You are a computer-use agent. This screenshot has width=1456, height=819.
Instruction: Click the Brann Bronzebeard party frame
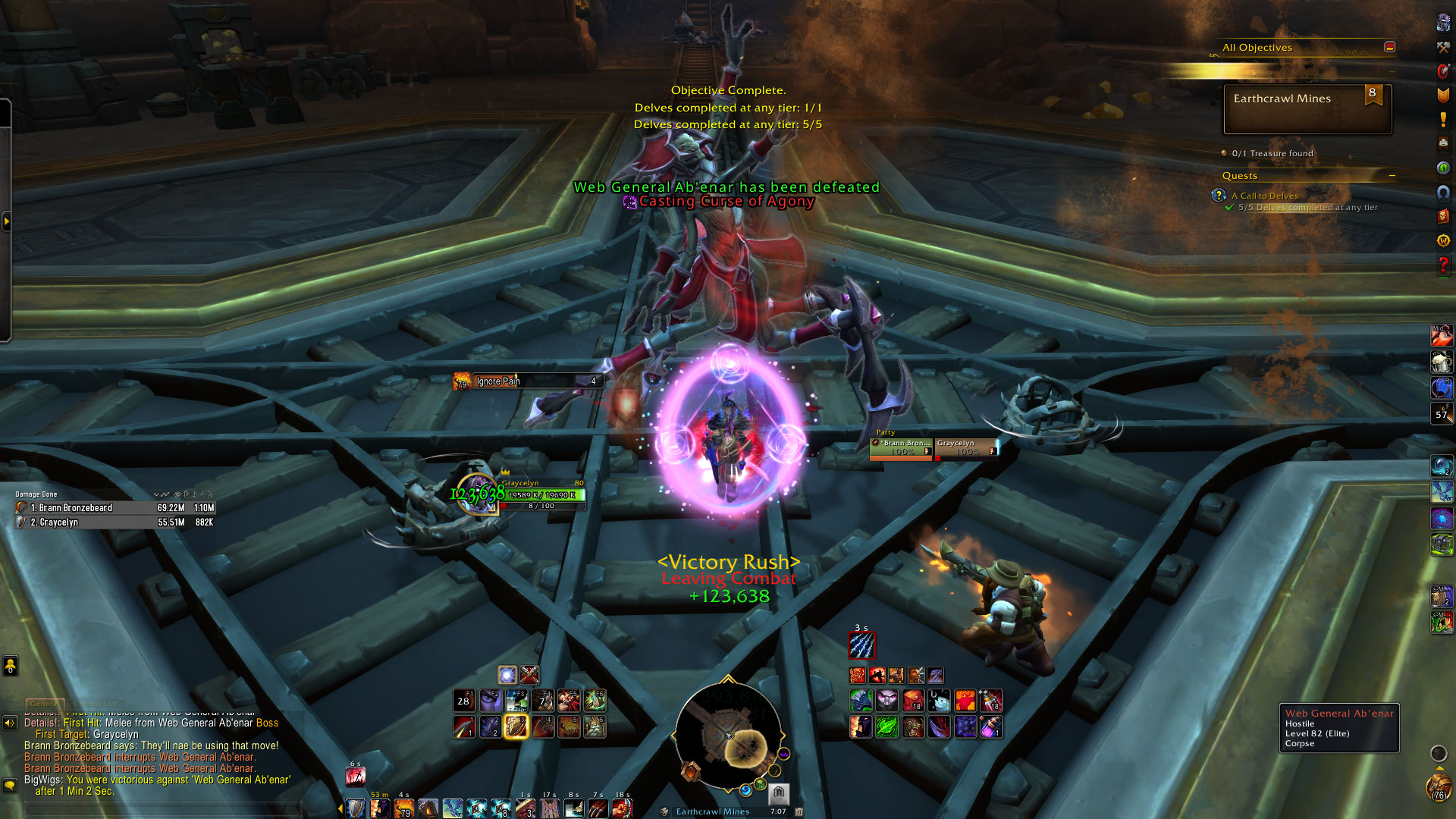pos(901,447)
